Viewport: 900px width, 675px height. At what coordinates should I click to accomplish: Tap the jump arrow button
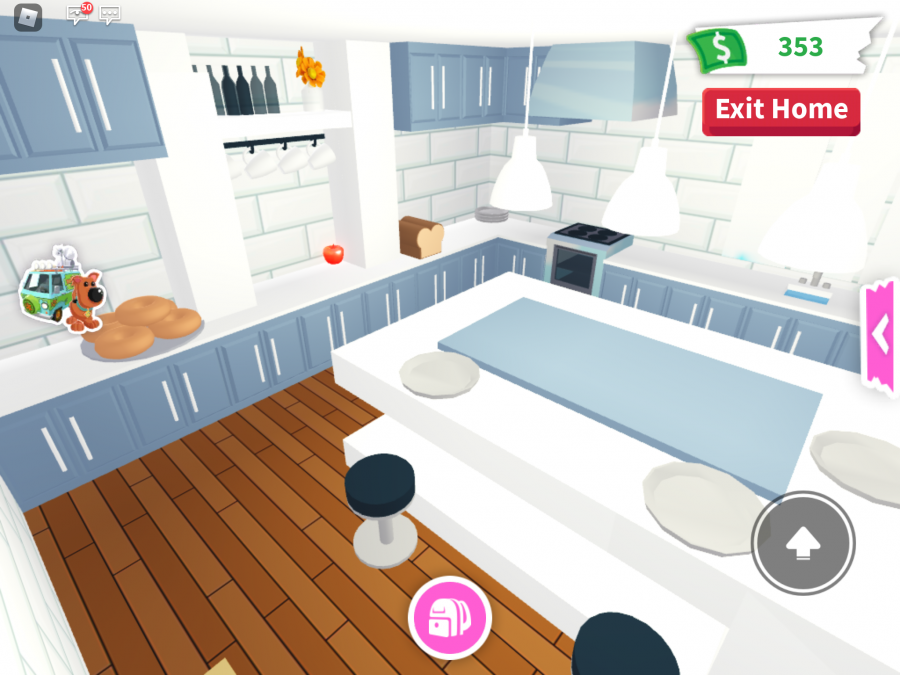(x=803, y=544)
